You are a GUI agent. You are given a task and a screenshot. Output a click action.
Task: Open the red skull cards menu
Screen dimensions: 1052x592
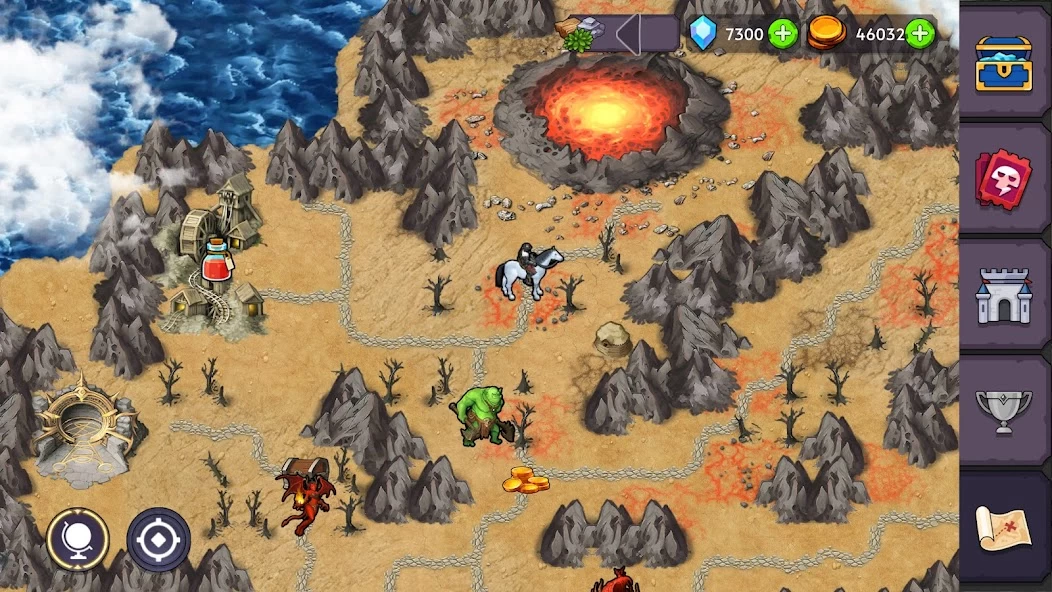(x=1004, y=180)
